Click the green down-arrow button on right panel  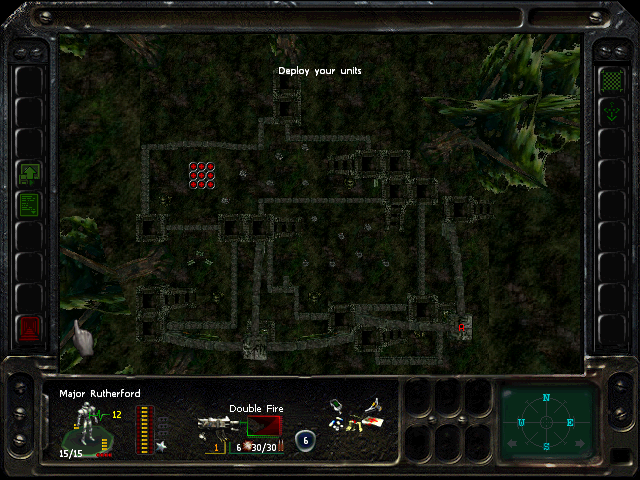tap(610, 111)
